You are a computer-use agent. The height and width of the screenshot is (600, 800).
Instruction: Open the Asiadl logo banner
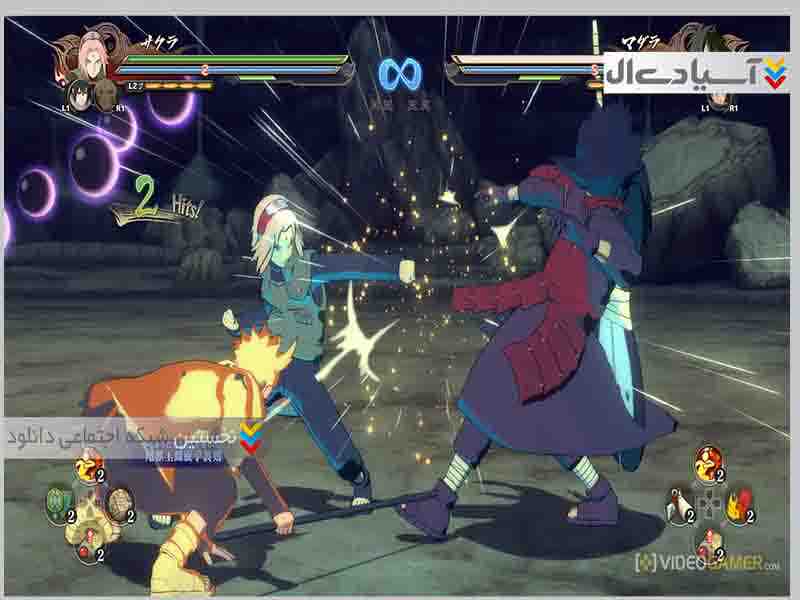coord(696,72)
